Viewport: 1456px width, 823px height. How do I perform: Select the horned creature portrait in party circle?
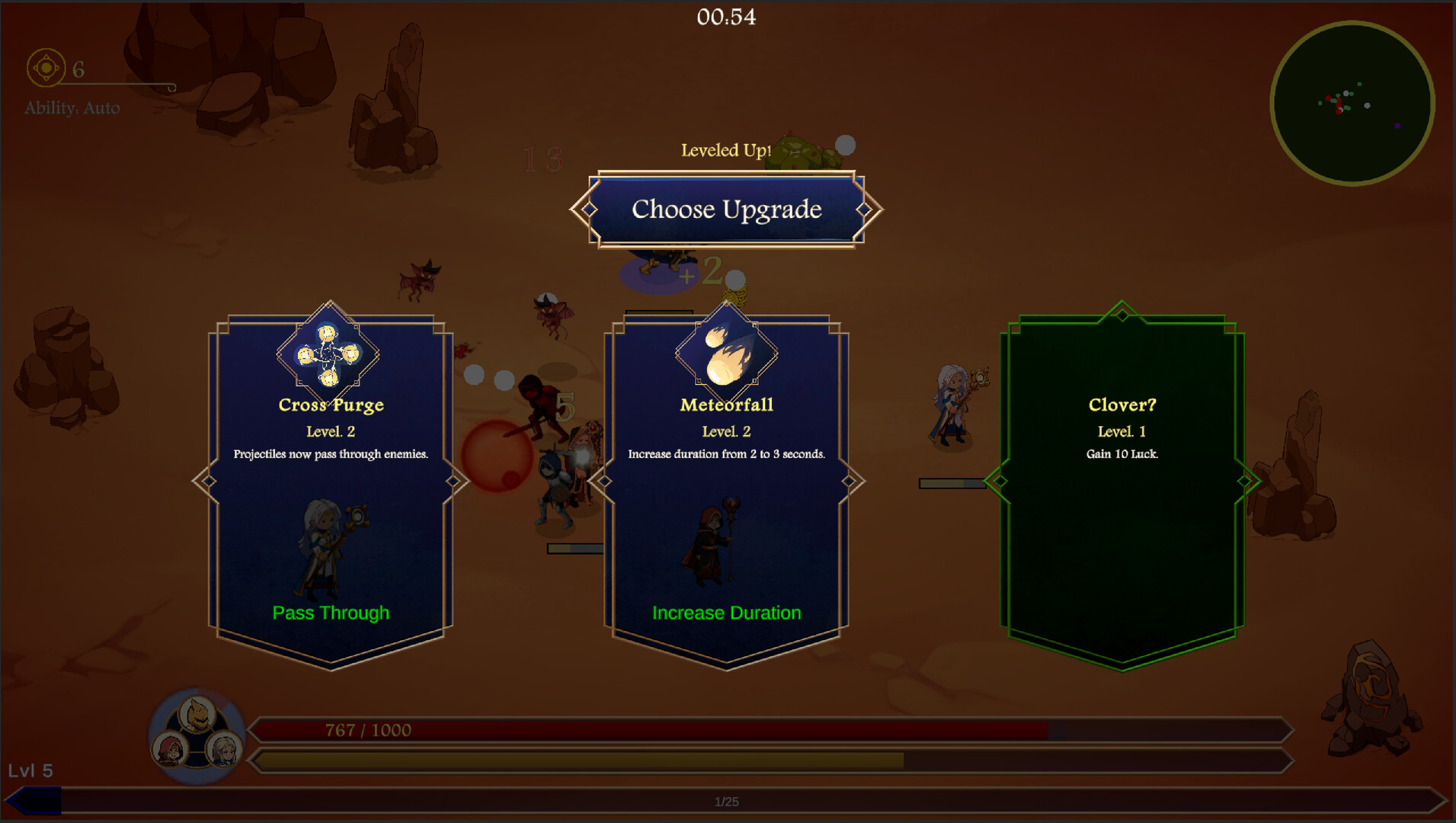click(197, 715)
